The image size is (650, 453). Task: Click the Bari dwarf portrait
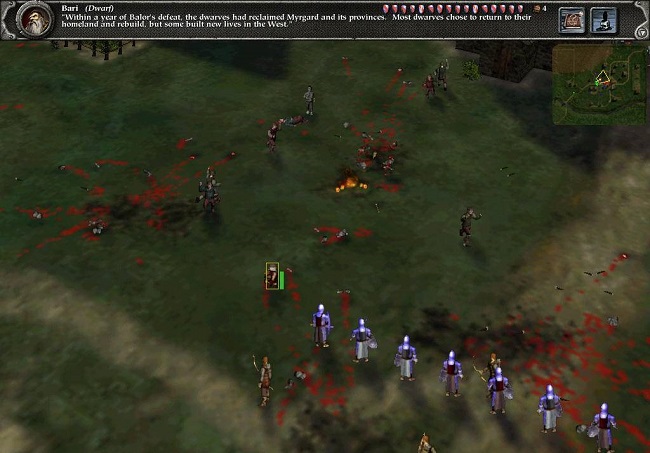click(x=36, y=20)
